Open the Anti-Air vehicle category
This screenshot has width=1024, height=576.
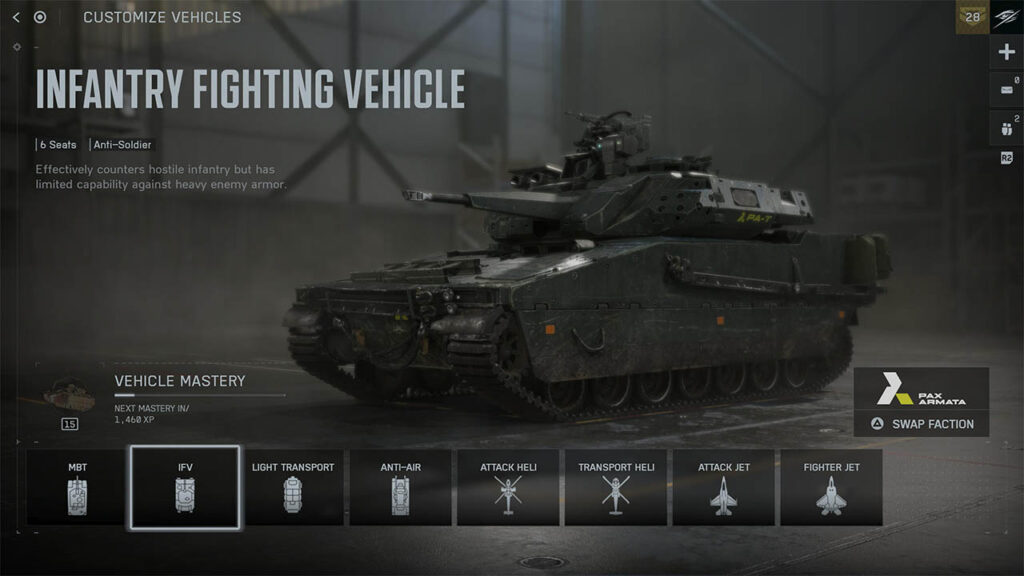click(x=401, y=487)
